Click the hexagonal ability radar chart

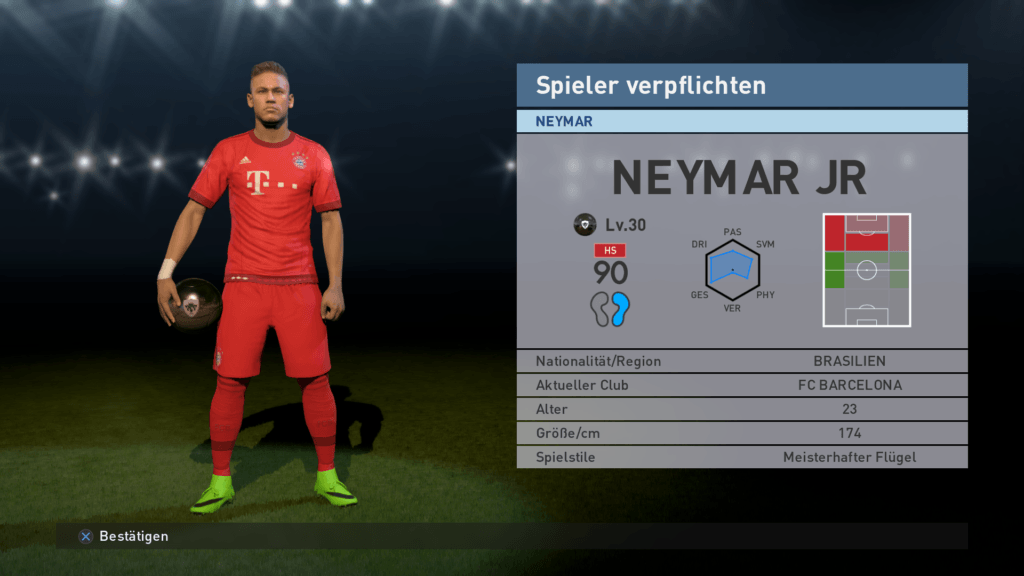coord(732,270)
